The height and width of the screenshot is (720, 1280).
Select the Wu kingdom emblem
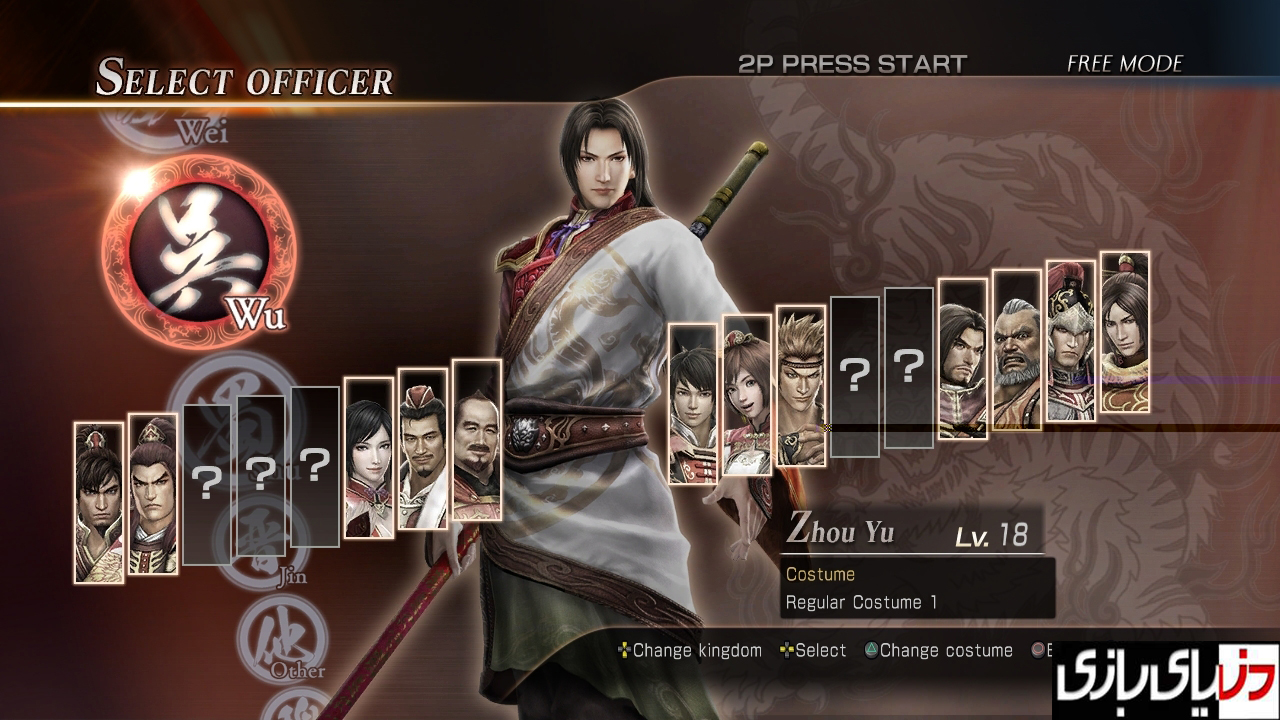click(198, 250)
